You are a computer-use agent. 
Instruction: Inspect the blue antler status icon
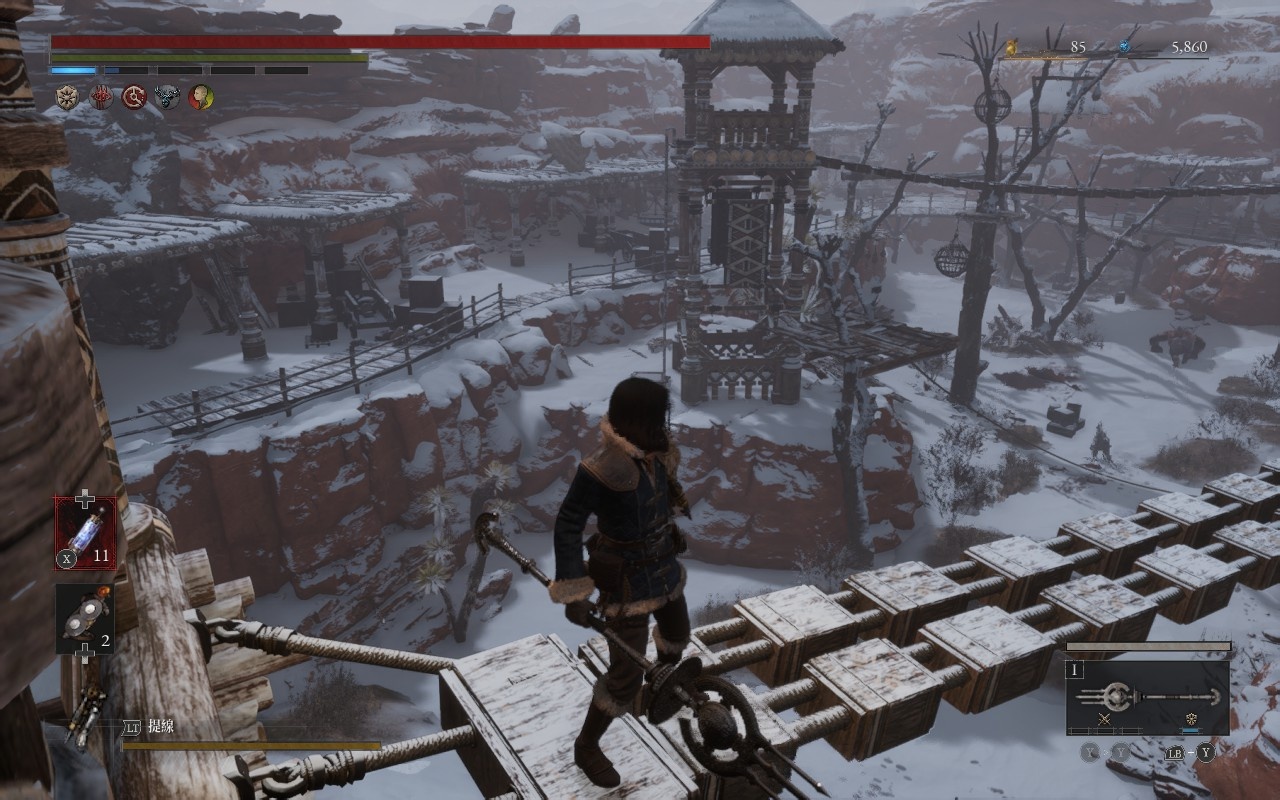[x=167, y=97]
